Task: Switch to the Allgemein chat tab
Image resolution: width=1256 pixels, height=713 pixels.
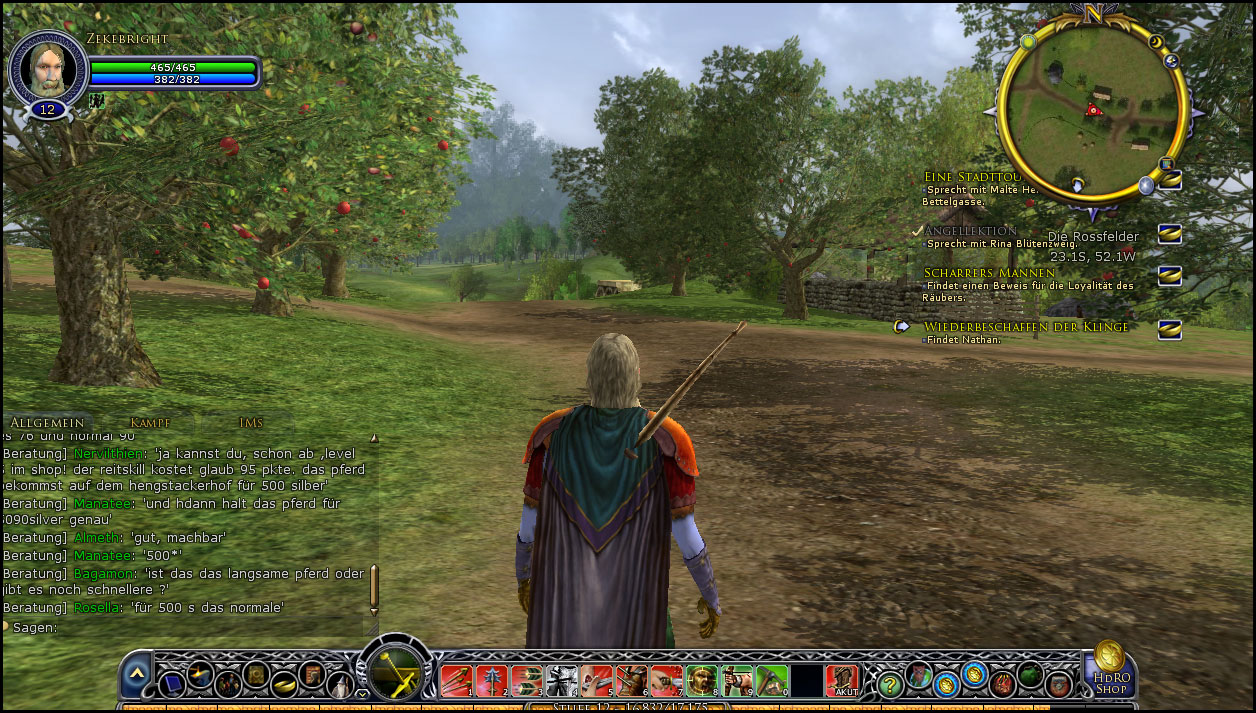Action: pyautogui.click(x=47, y=423)
